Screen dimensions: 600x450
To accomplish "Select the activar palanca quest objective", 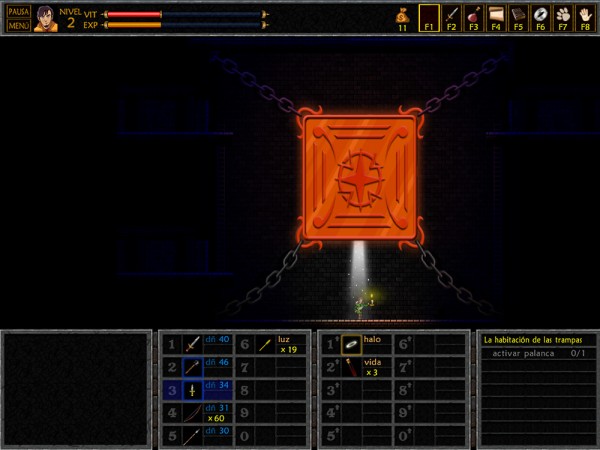I will pyautogui.click(x=535, y=354).
